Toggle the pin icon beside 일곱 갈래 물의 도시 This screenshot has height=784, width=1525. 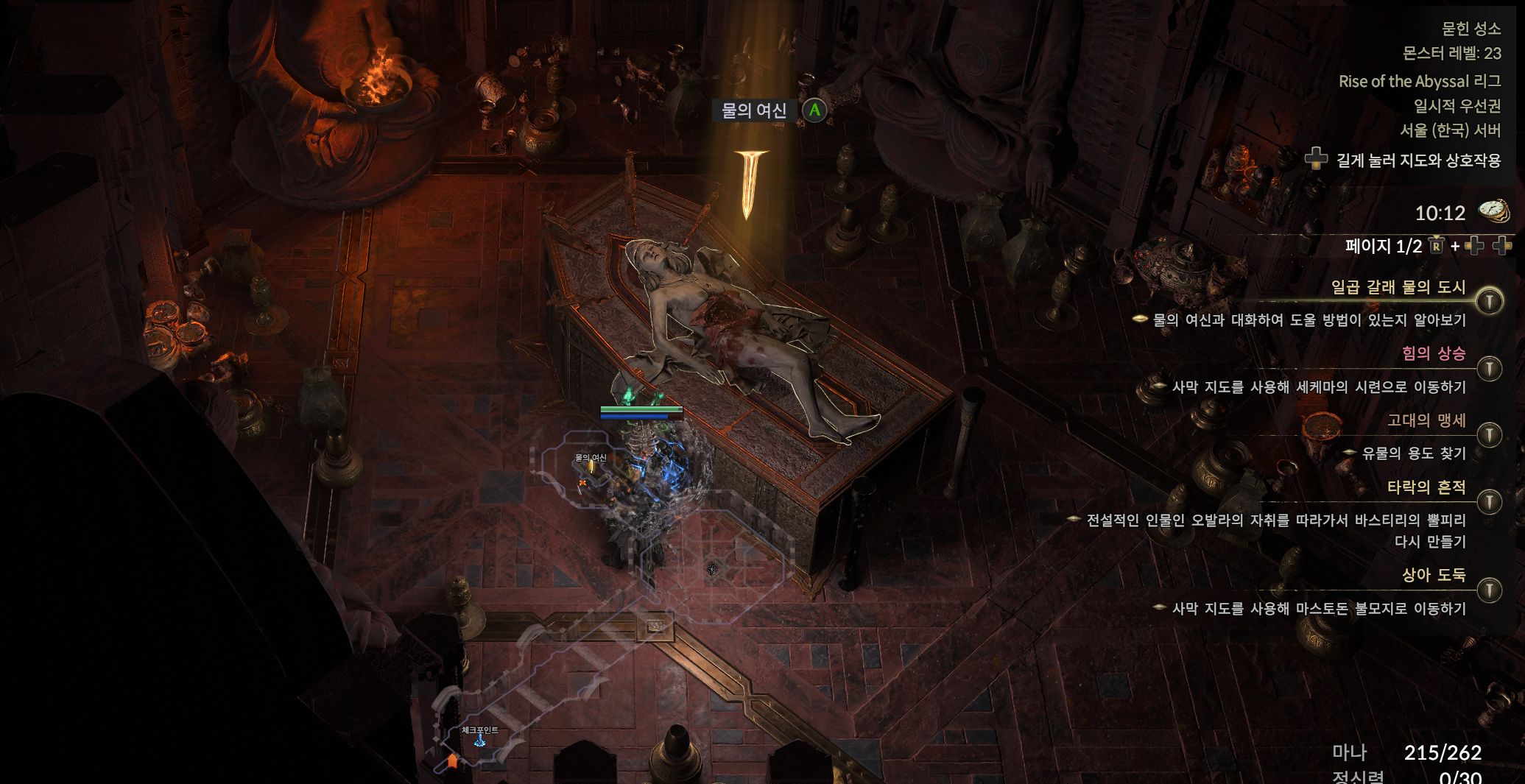tap(1490, 301)
